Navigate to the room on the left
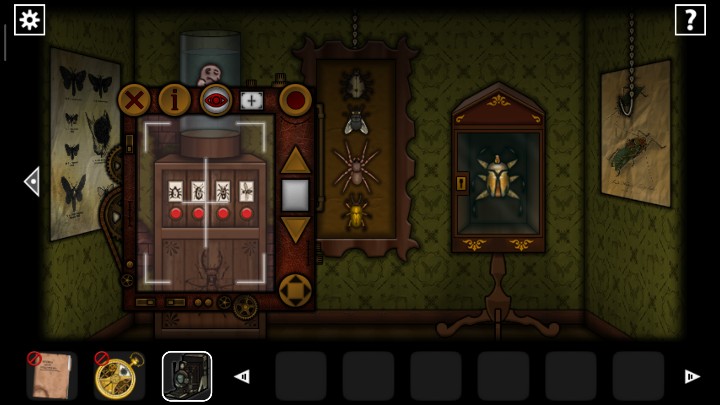The image size is (720, 405). [x=32, y=181]
